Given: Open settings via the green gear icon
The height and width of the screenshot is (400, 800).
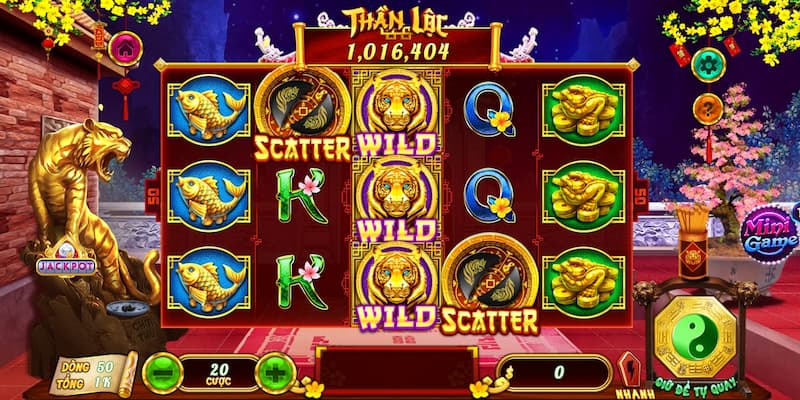Looking at the screenshot, I should 708,63.
